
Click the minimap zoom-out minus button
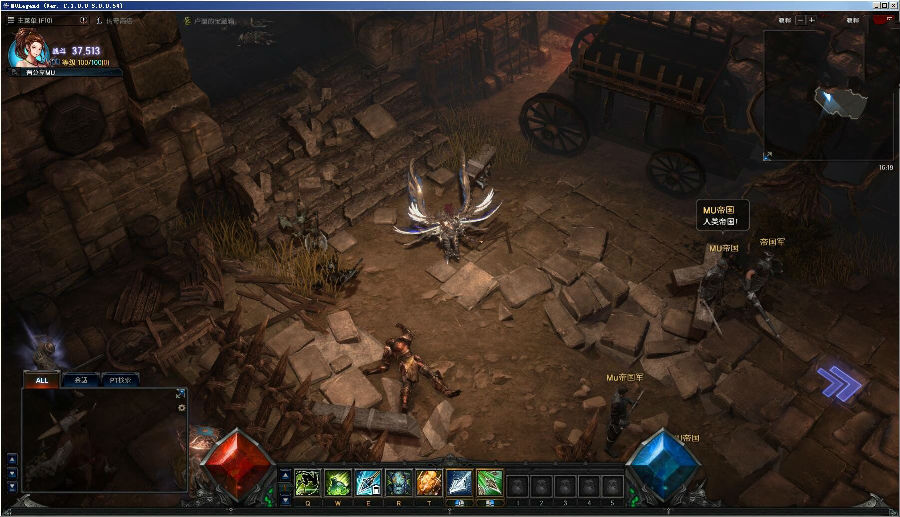[801, 20]
